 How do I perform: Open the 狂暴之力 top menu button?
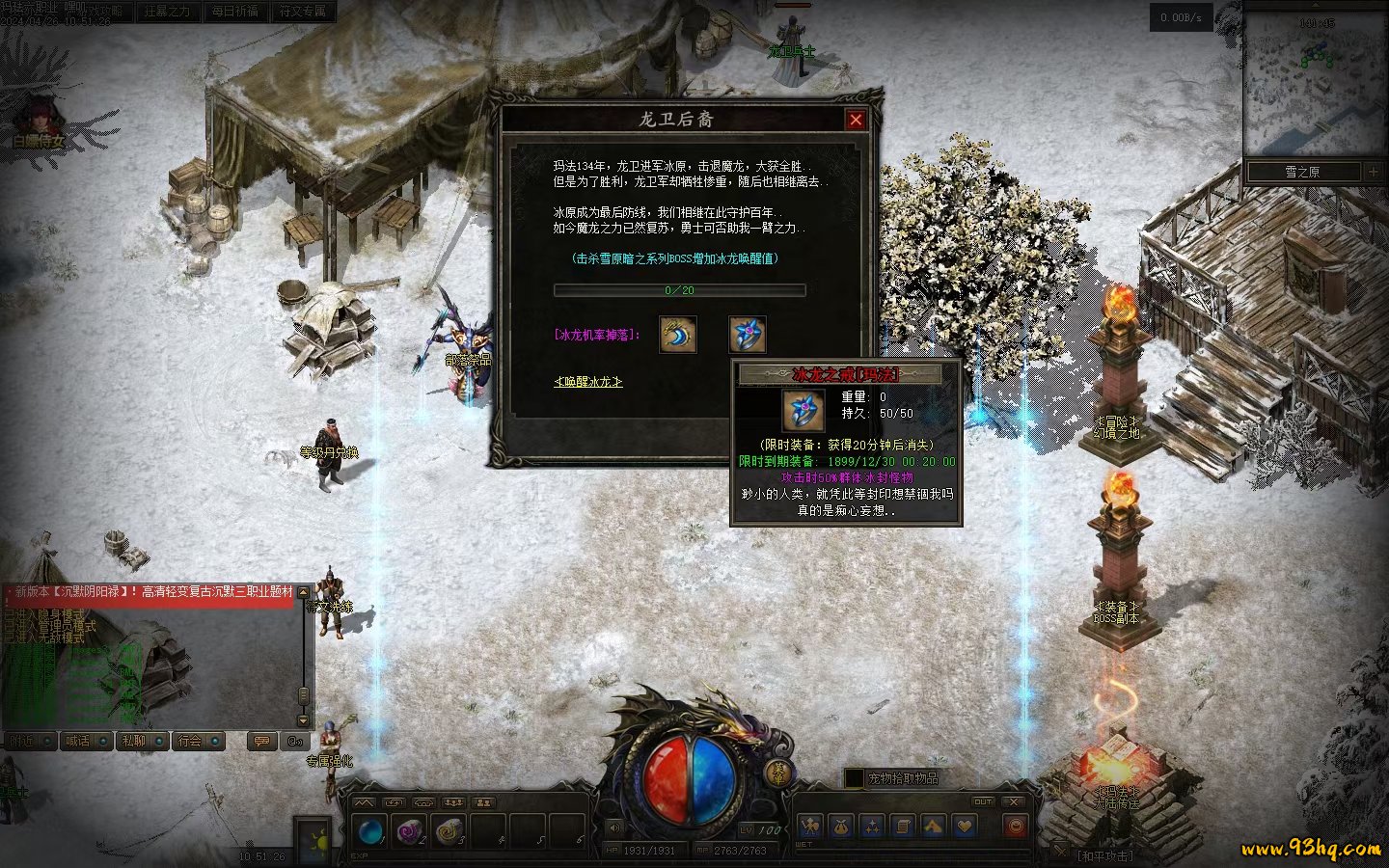pyautogui.click(x=167, y=12)
